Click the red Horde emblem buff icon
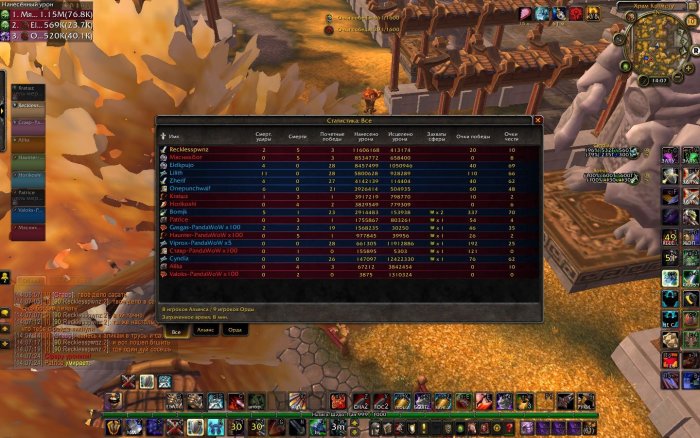 576,13
